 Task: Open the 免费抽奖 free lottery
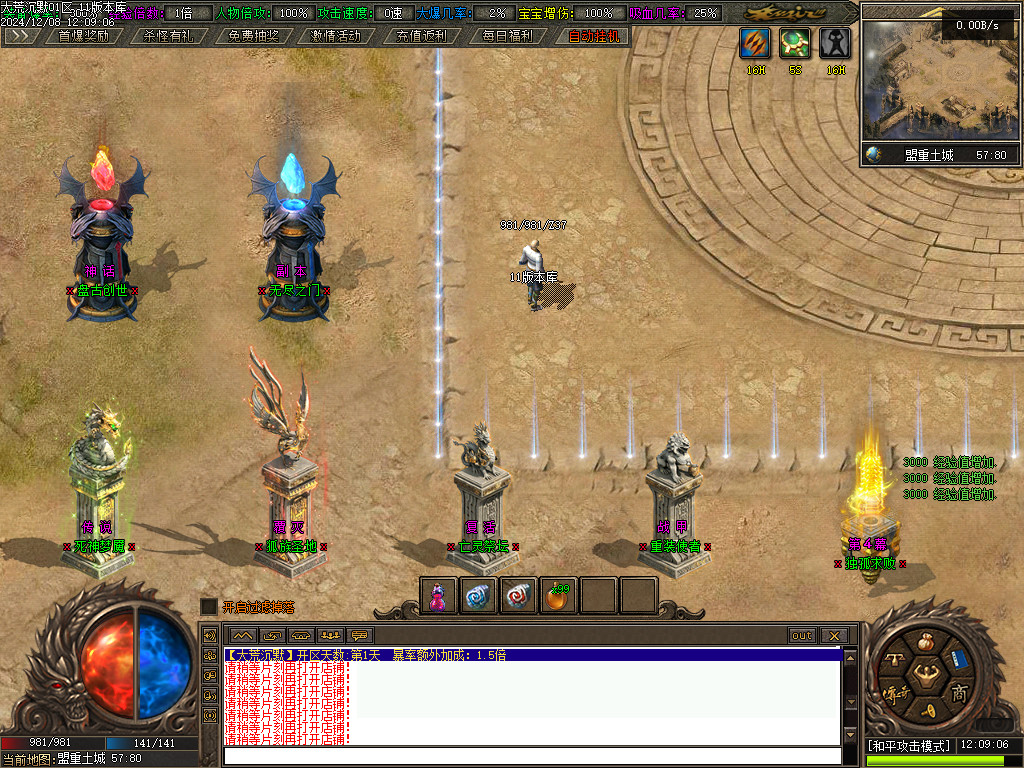pyautogui.click(x=253, y=36)
